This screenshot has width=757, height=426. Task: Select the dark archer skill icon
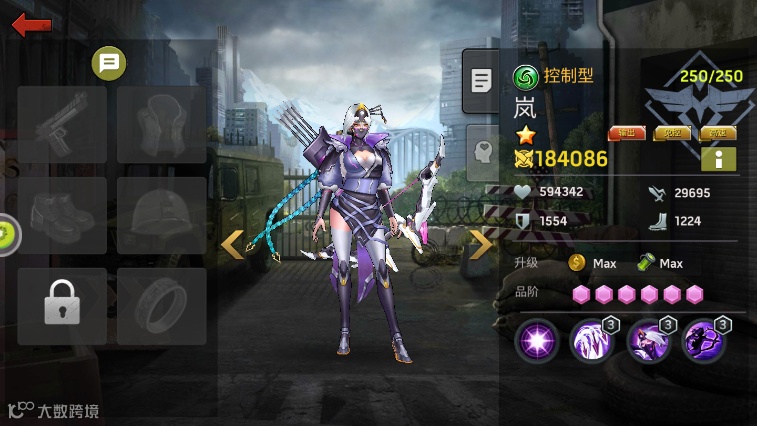(x=704, y=343)
